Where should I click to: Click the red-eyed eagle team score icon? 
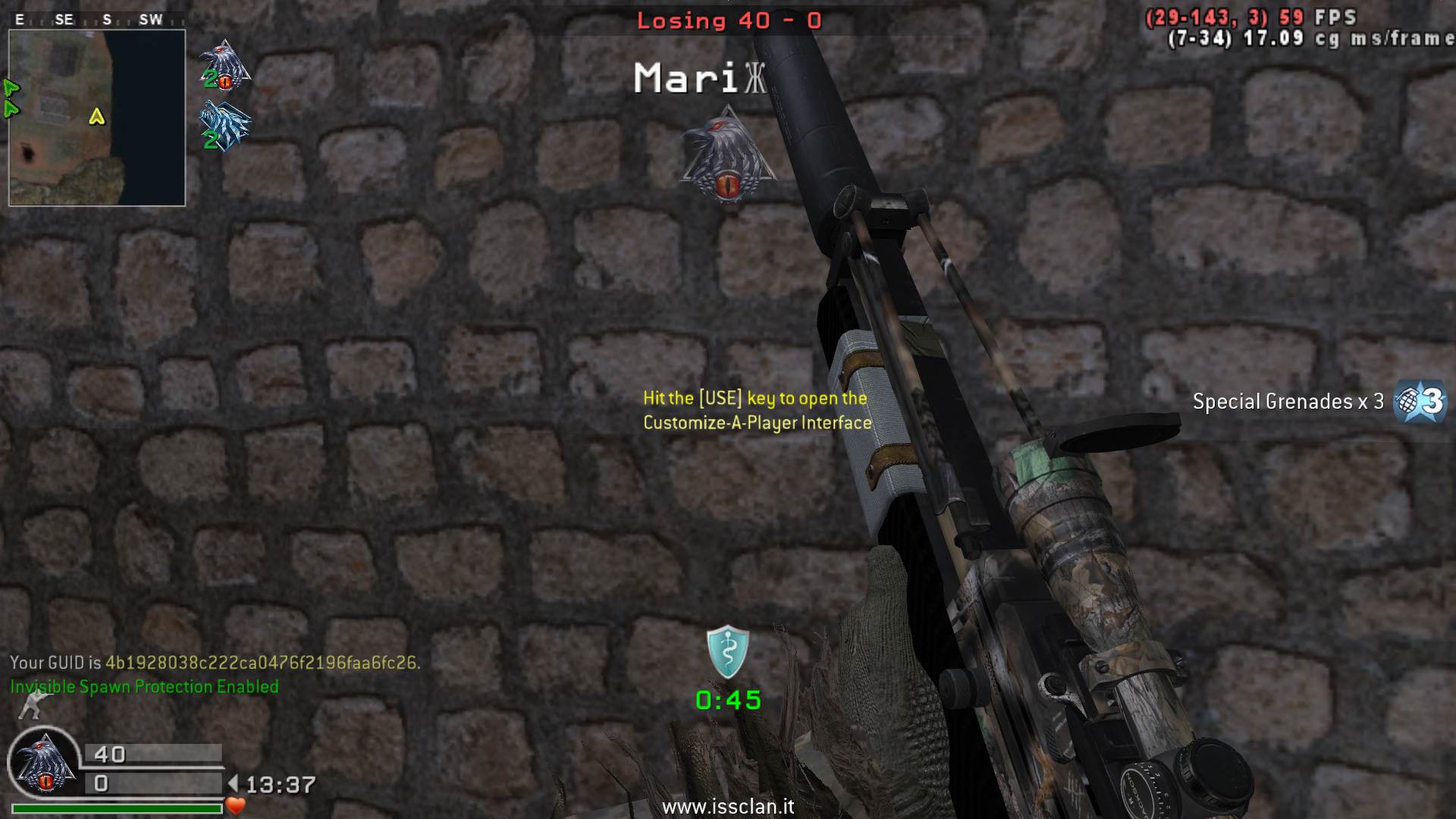click(x=224, y=65)
